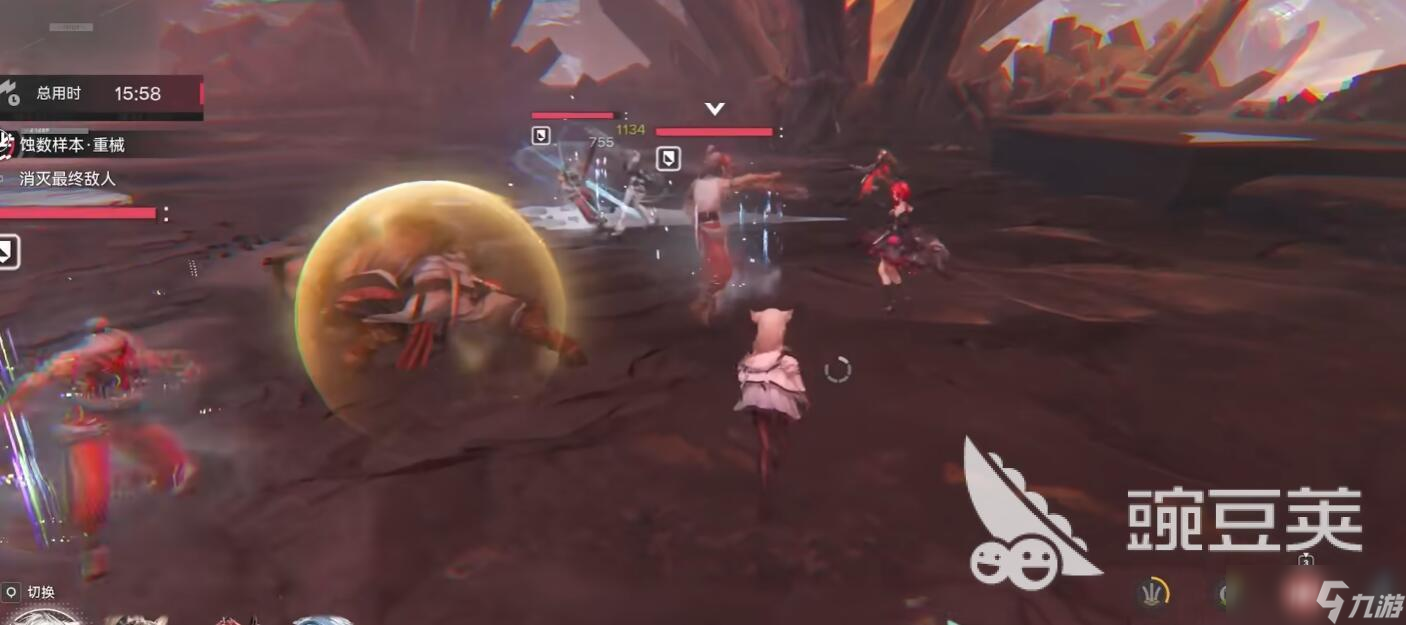Choose the cat-eared character portrait
The width and height of the screenshot is (1406, 625).
coord(137,619)
